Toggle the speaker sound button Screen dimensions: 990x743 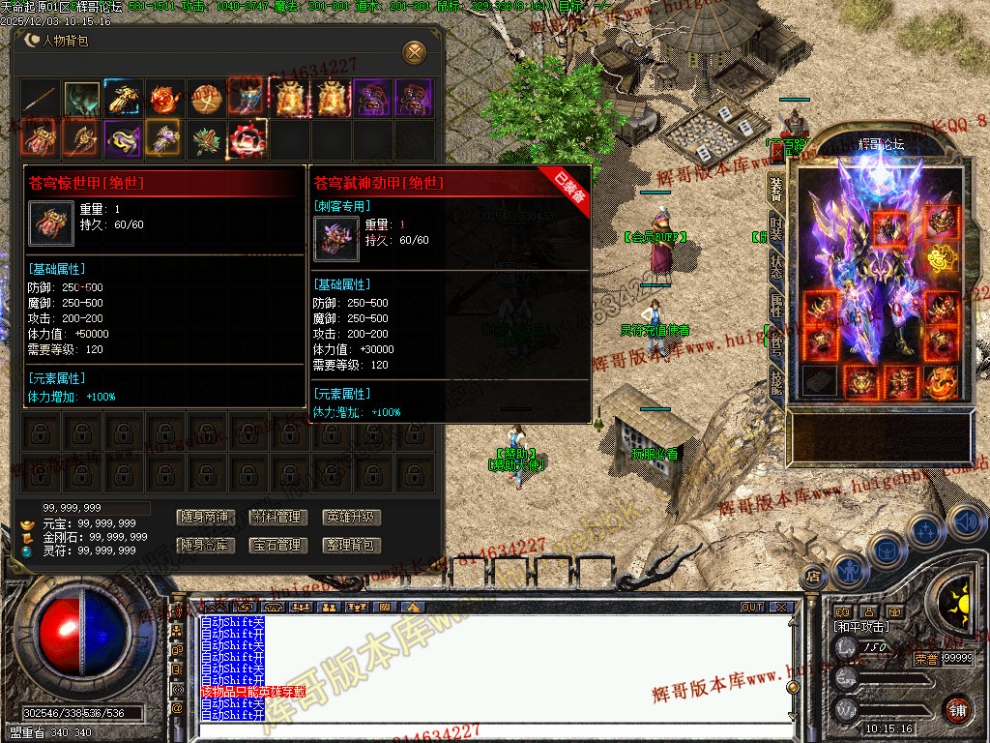coord(966,521)
